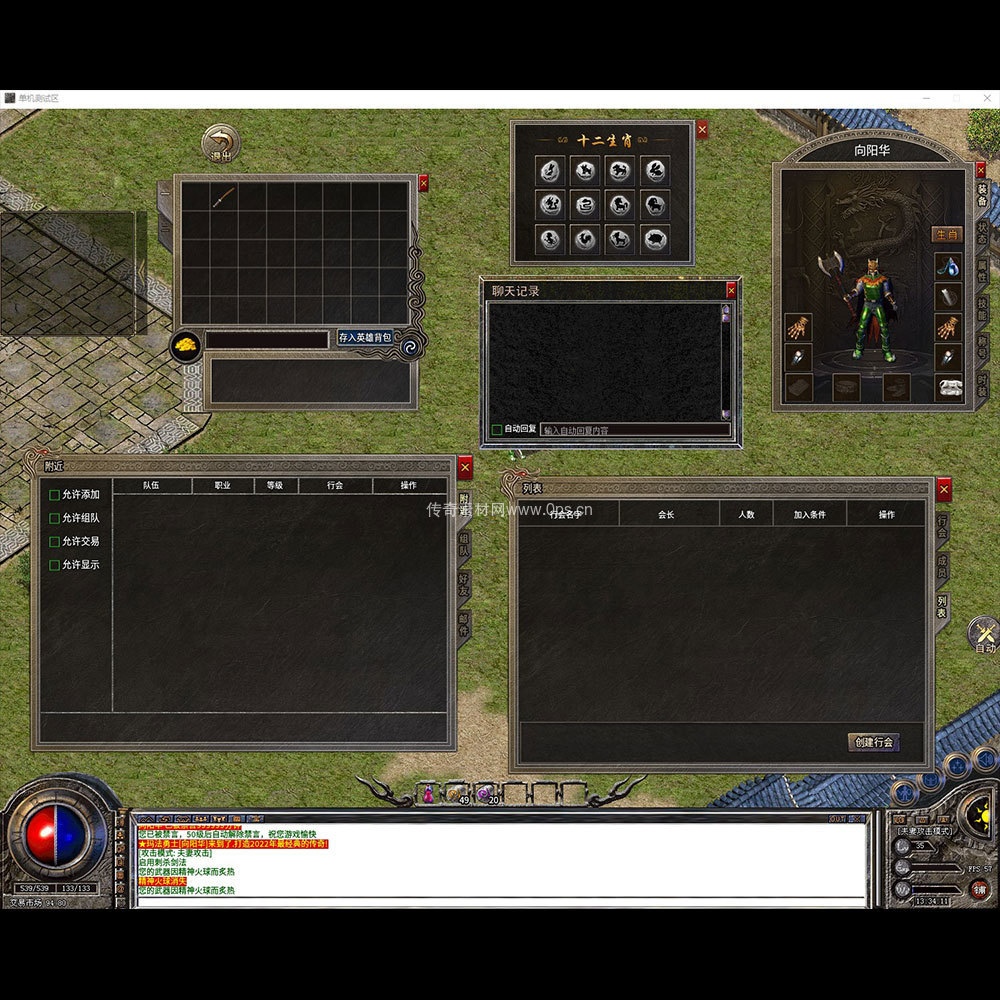Click 存入英雄背包 button in the bag
Image resolution: width=1000 pixels, height=1000 pixels.
365,338
